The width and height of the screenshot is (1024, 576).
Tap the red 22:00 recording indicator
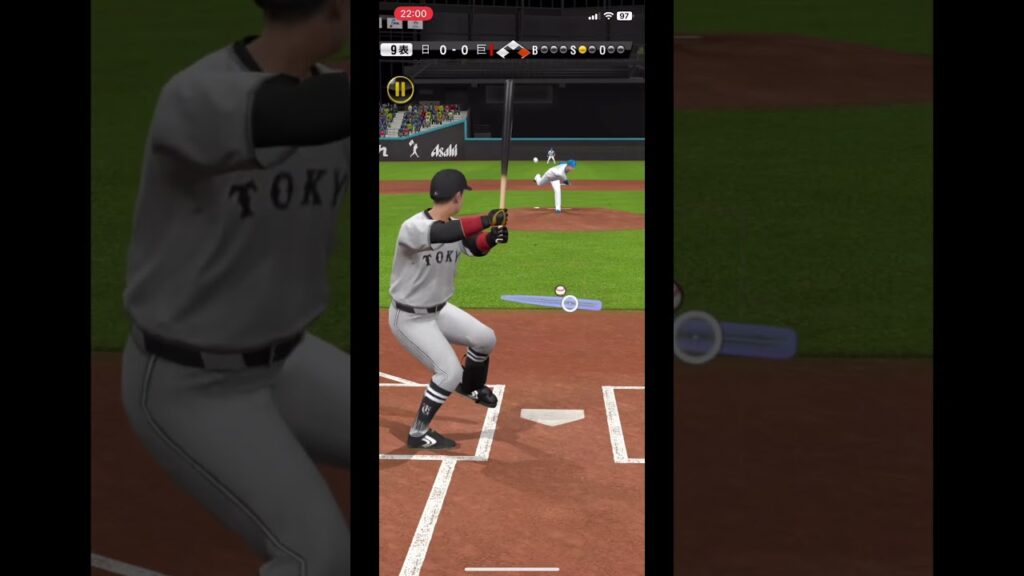(x=413, y=14)
